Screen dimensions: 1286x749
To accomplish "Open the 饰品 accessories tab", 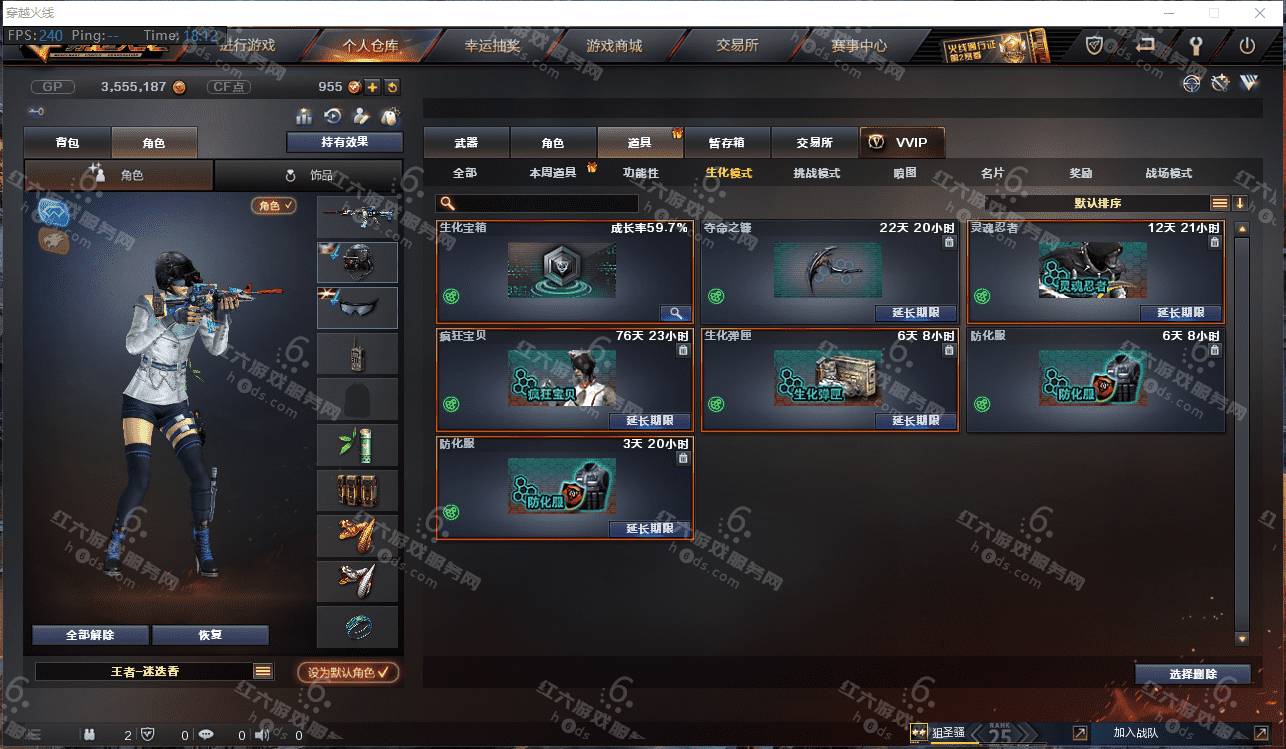I will [309, 175].
